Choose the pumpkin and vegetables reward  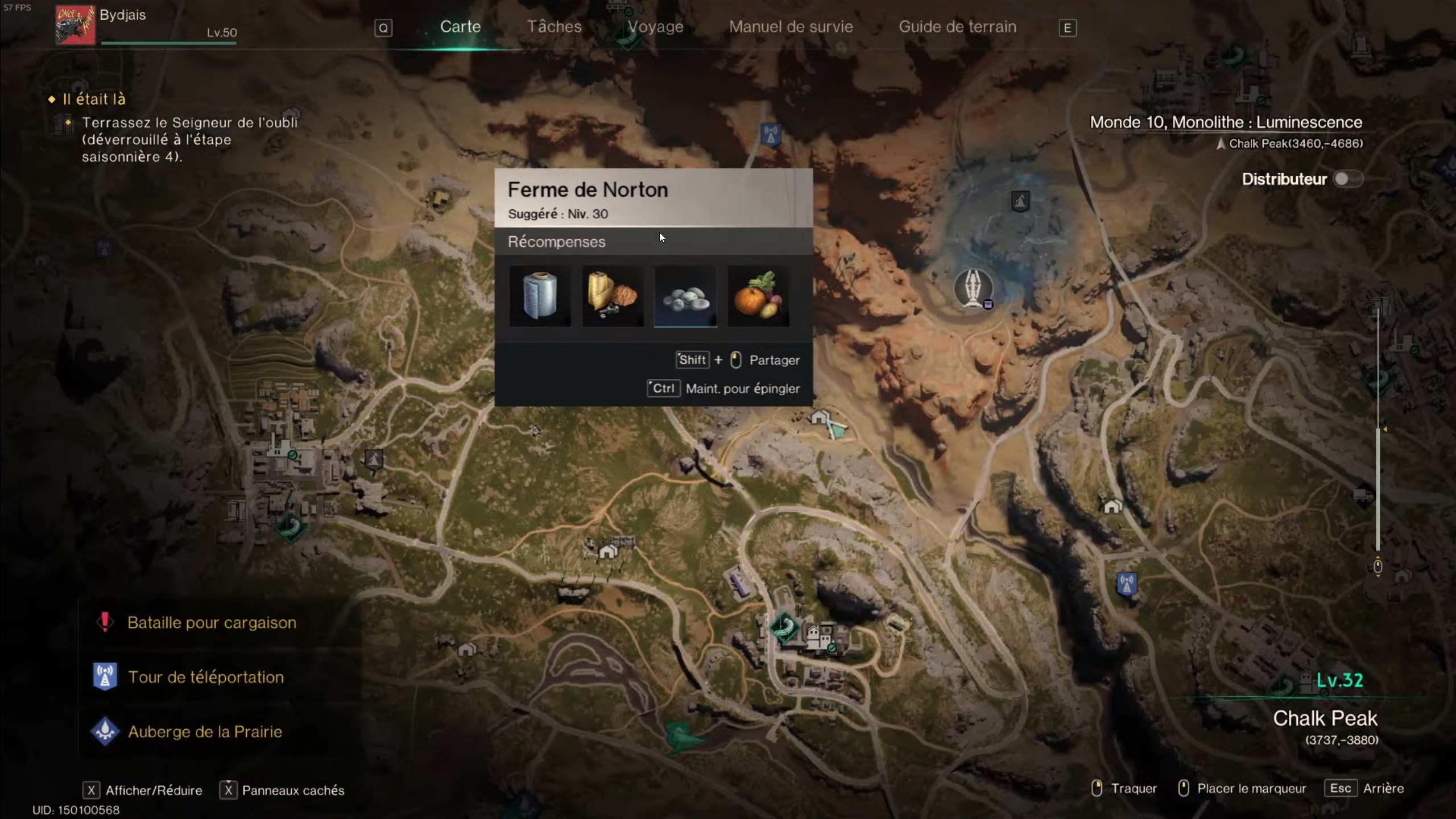click(758, 296)
